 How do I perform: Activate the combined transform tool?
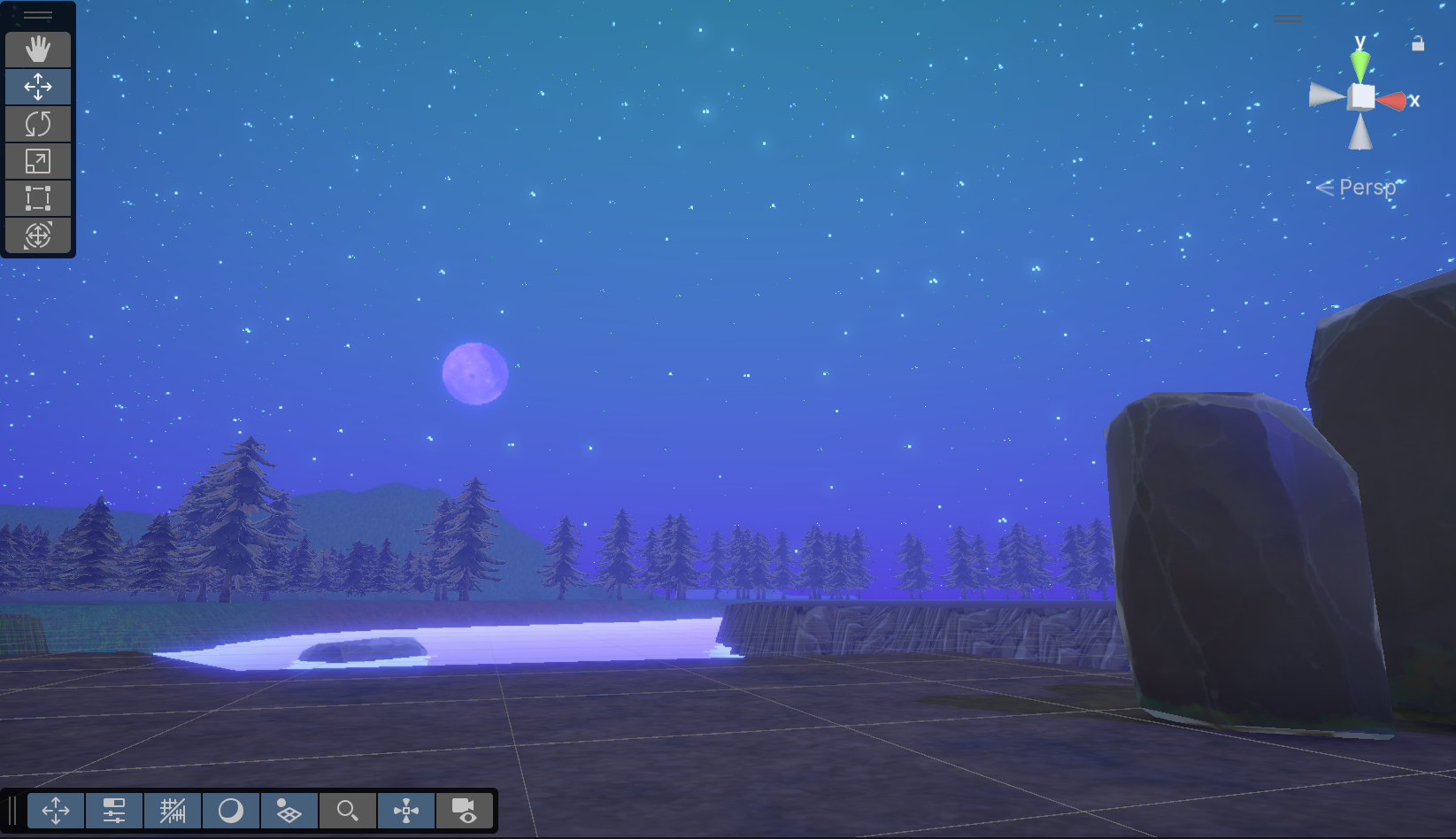(38, 235)
